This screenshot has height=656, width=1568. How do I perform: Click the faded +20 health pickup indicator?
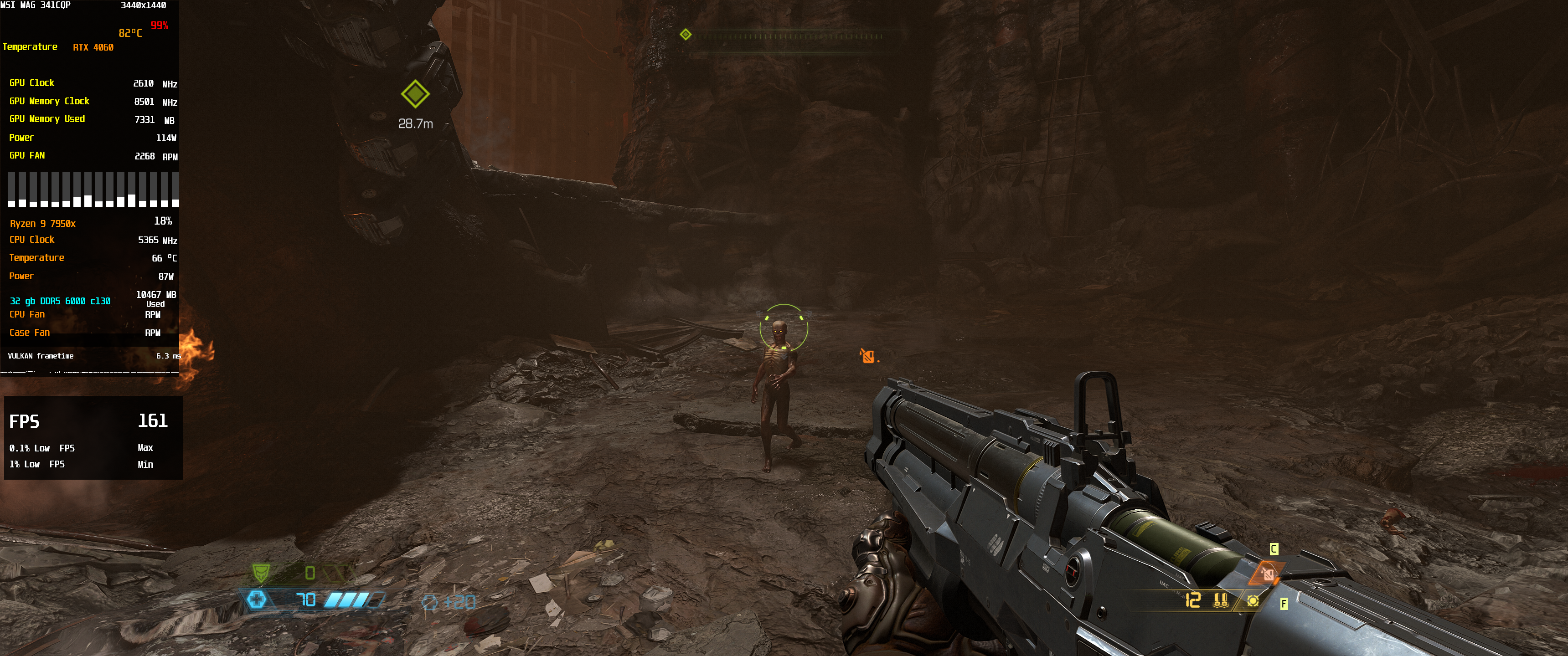click(x=449, y=602)
